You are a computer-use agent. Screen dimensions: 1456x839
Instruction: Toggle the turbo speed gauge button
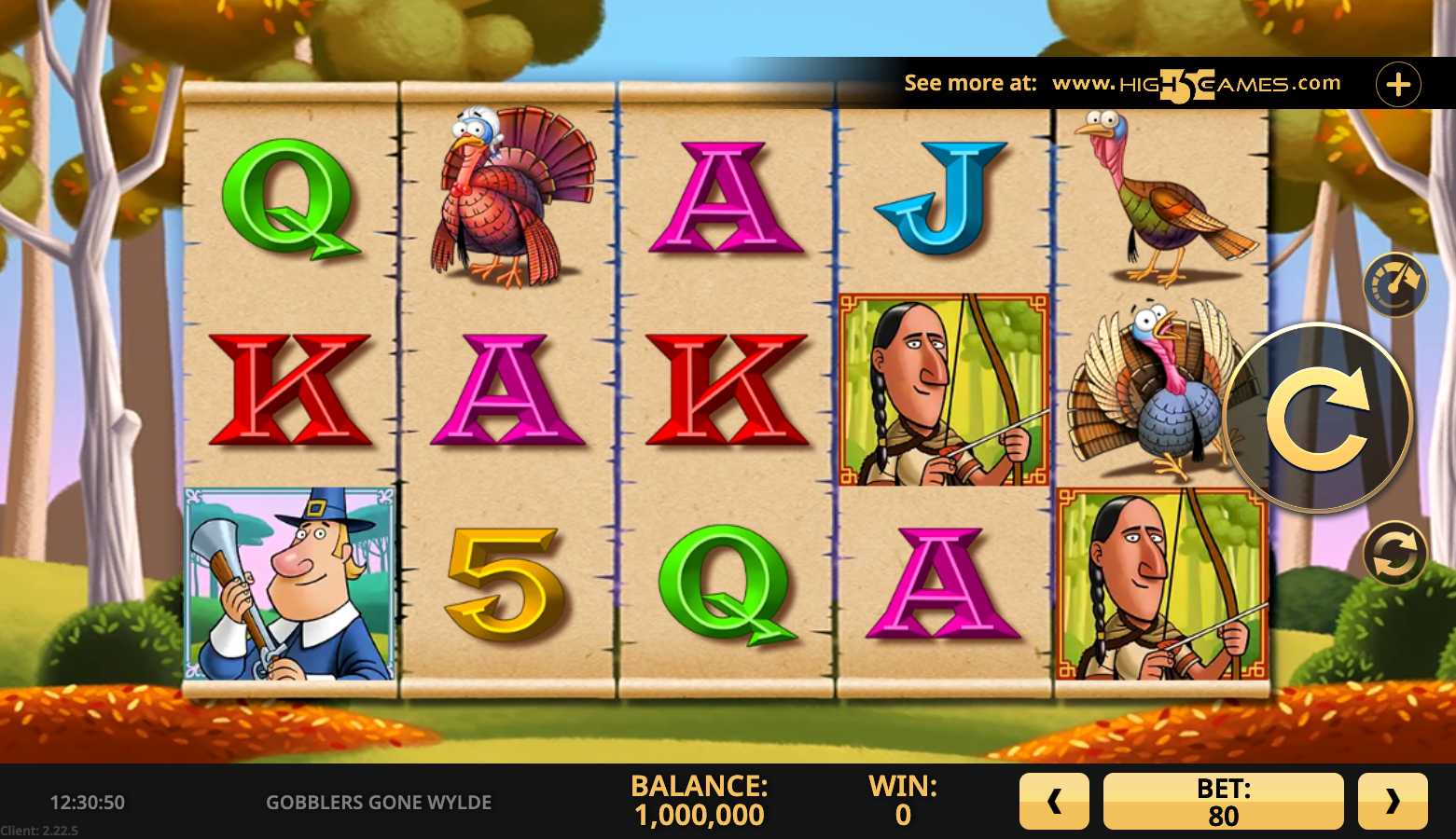point(1395,284)
